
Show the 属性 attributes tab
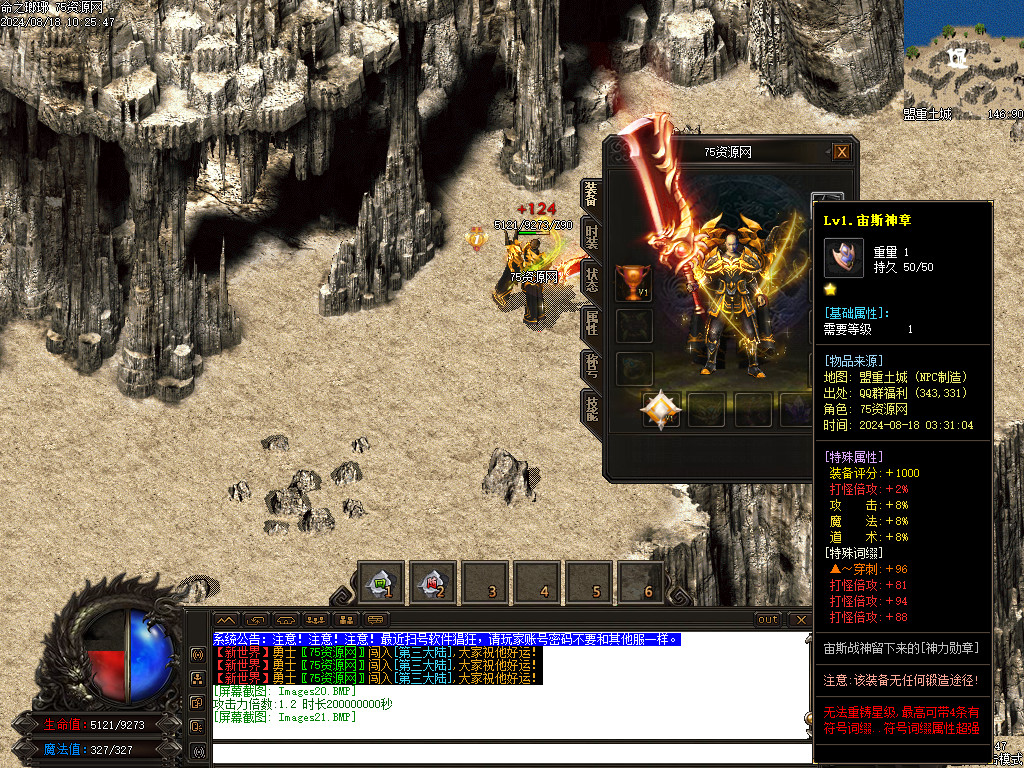click(x=591, y=322)
